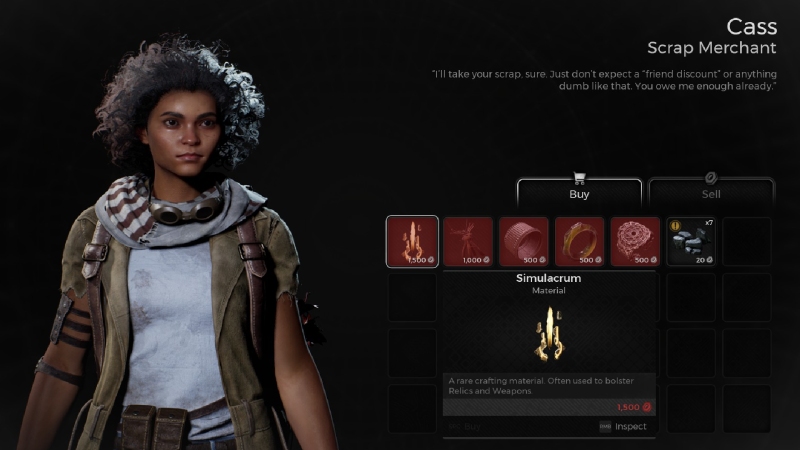Open the Buy tab
800x450 pixels.
tap(579, 192)
